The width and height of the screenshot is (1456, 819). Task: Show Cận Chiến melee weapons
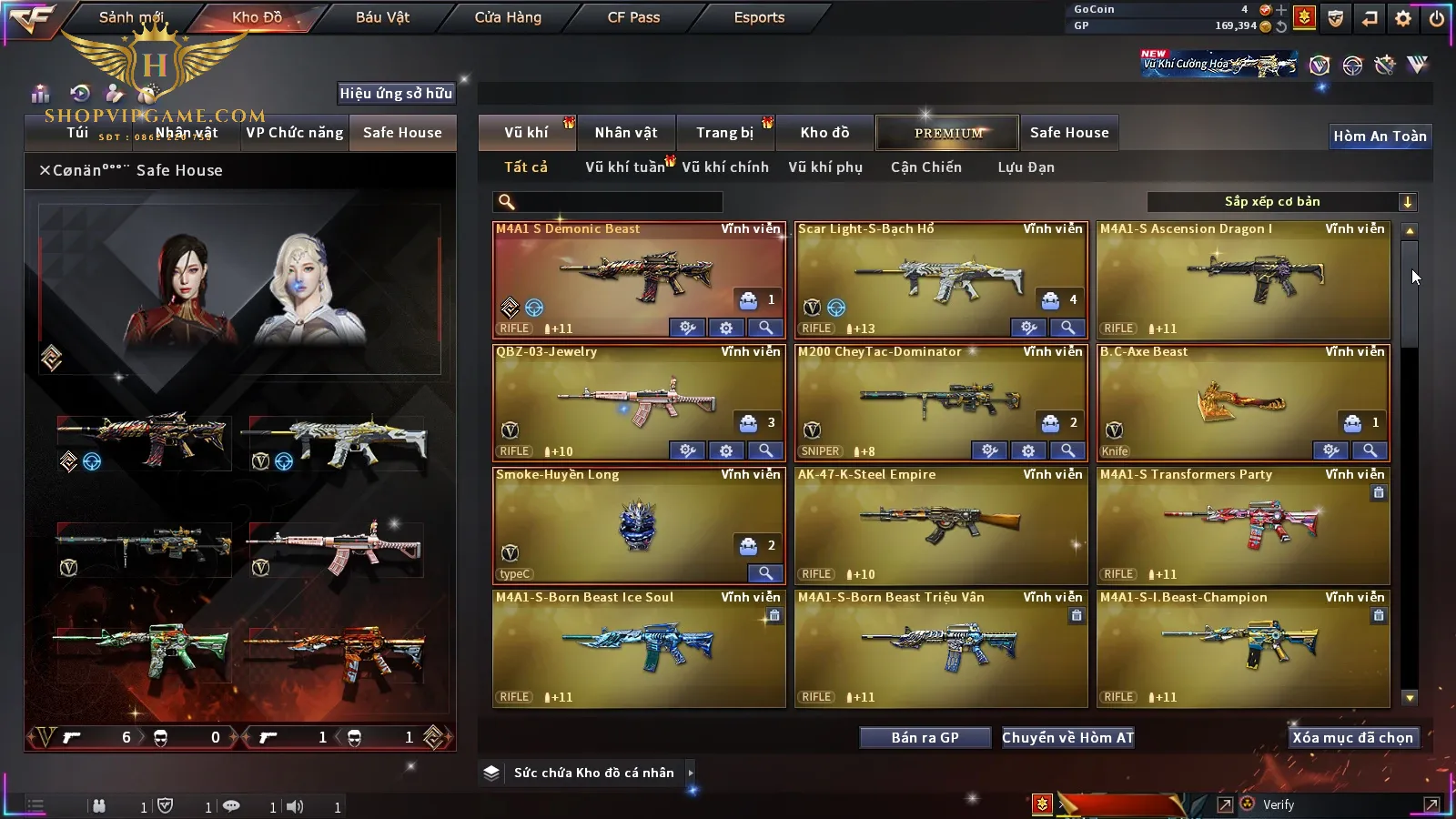click(925, 167)
